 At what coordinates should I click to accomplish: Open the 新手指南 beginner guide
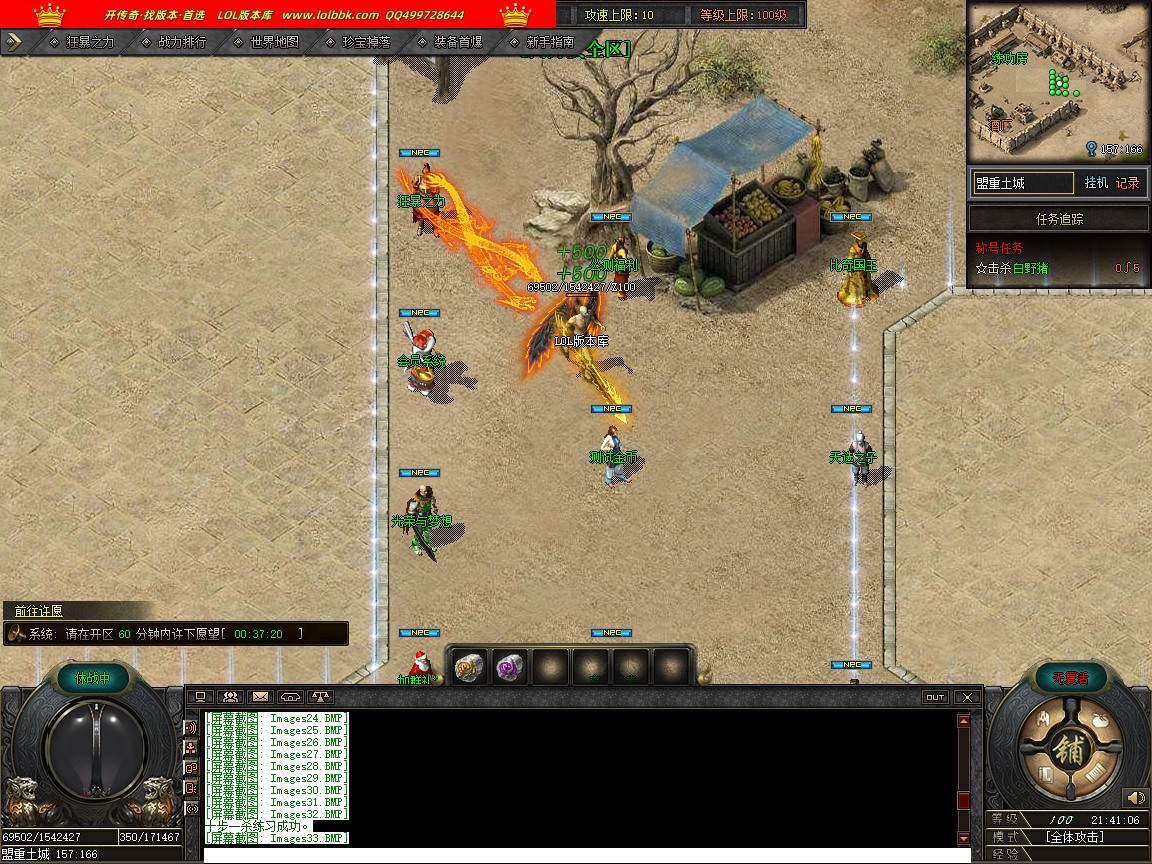click(x=549, y=42)
